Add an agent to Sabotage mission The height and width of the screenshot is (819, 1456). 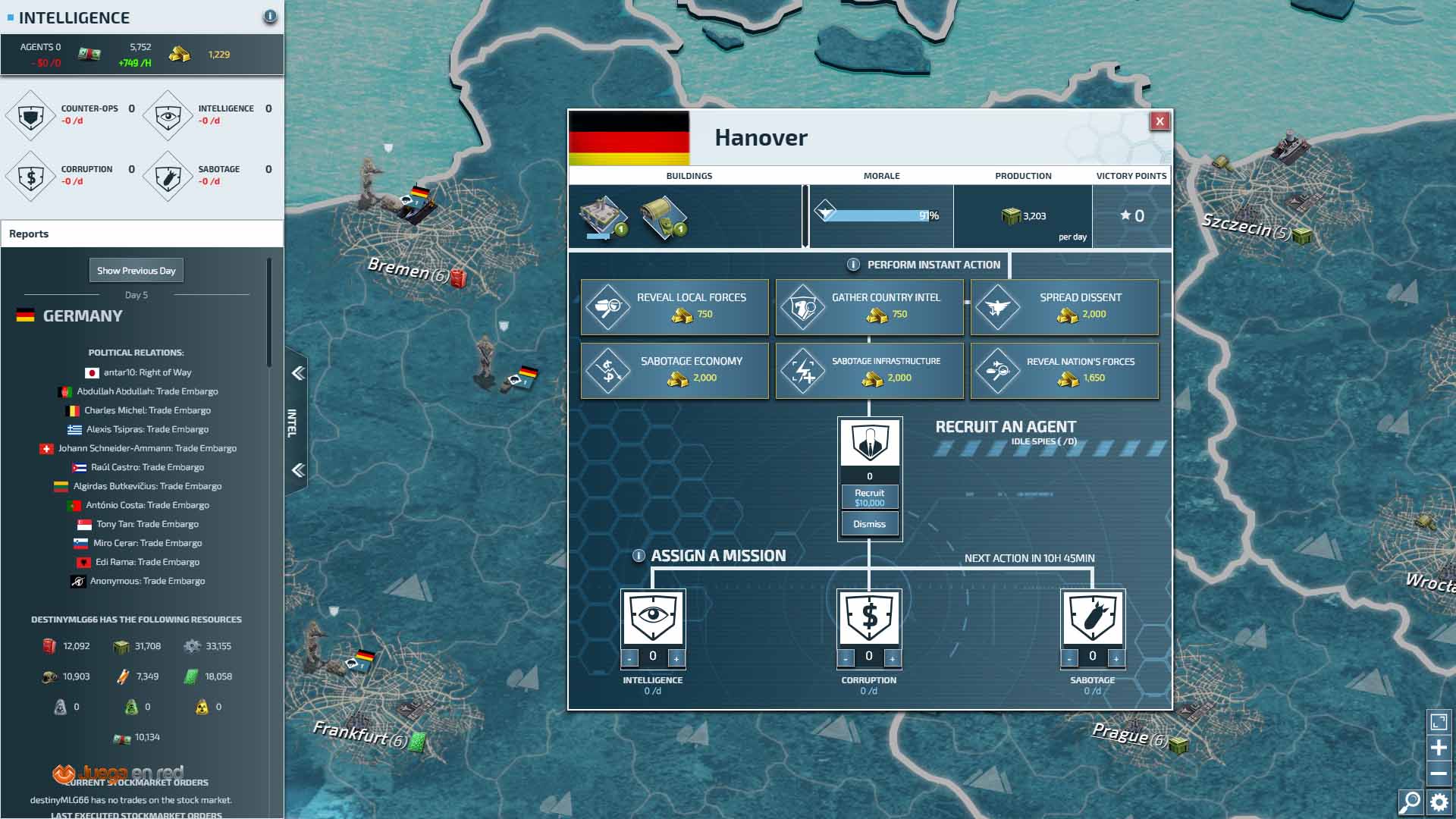pos(1116,658)
